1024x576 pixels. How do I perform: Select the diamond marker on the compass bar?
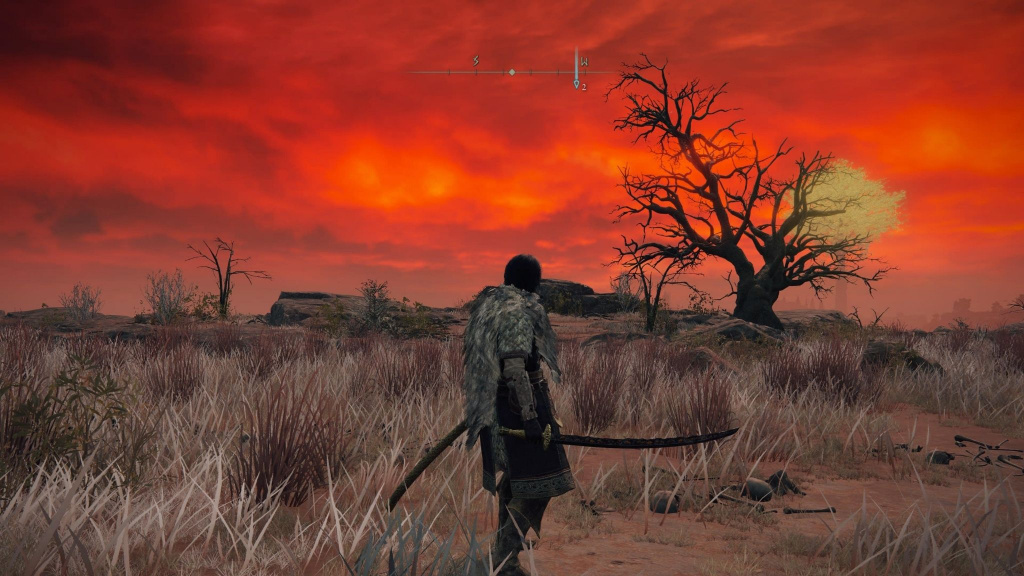click(512, 72)
